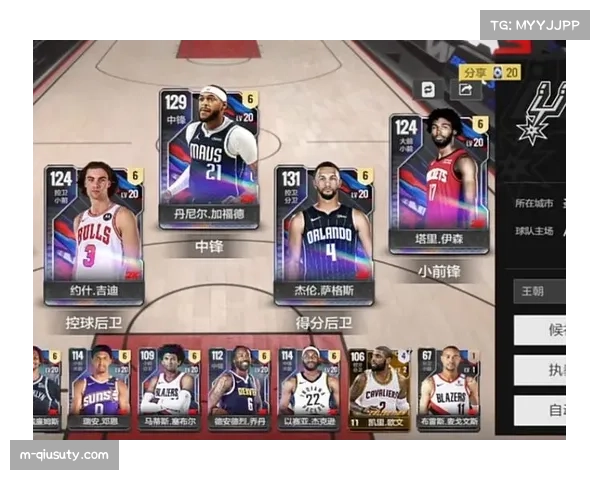Viewport: 600px width, 480px height.
Task: Select the Suns bench player card
Action: [x=99, y=382]
